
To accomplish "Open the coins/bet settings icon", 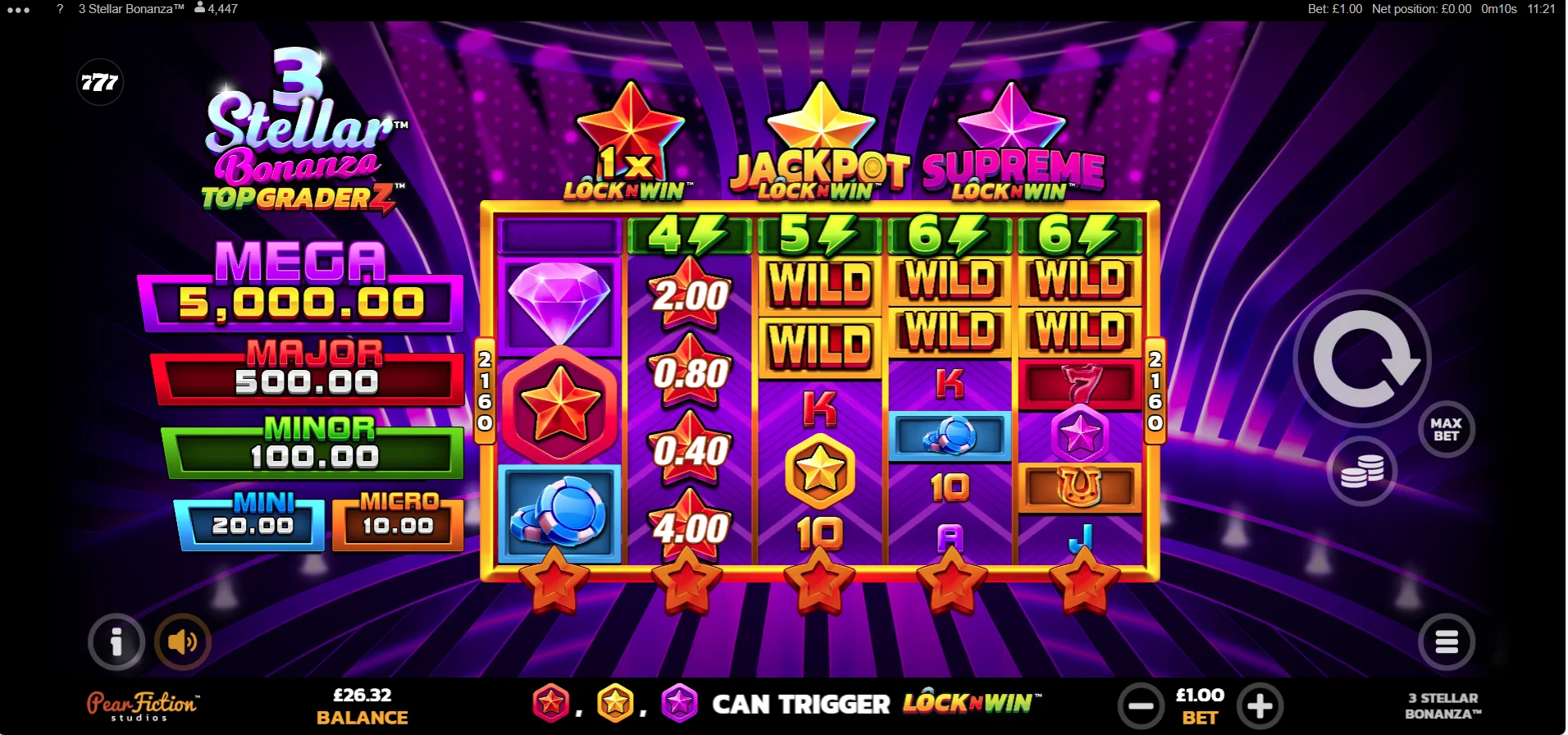I will (x=1361, y=470).
